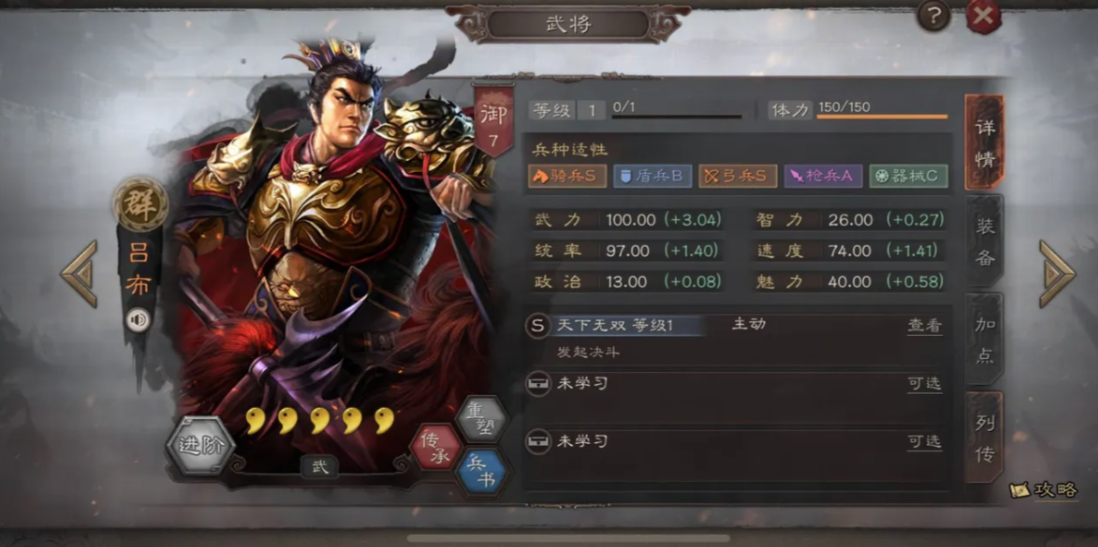Play Lu Bu's voice speaker icon

point(138,319)
